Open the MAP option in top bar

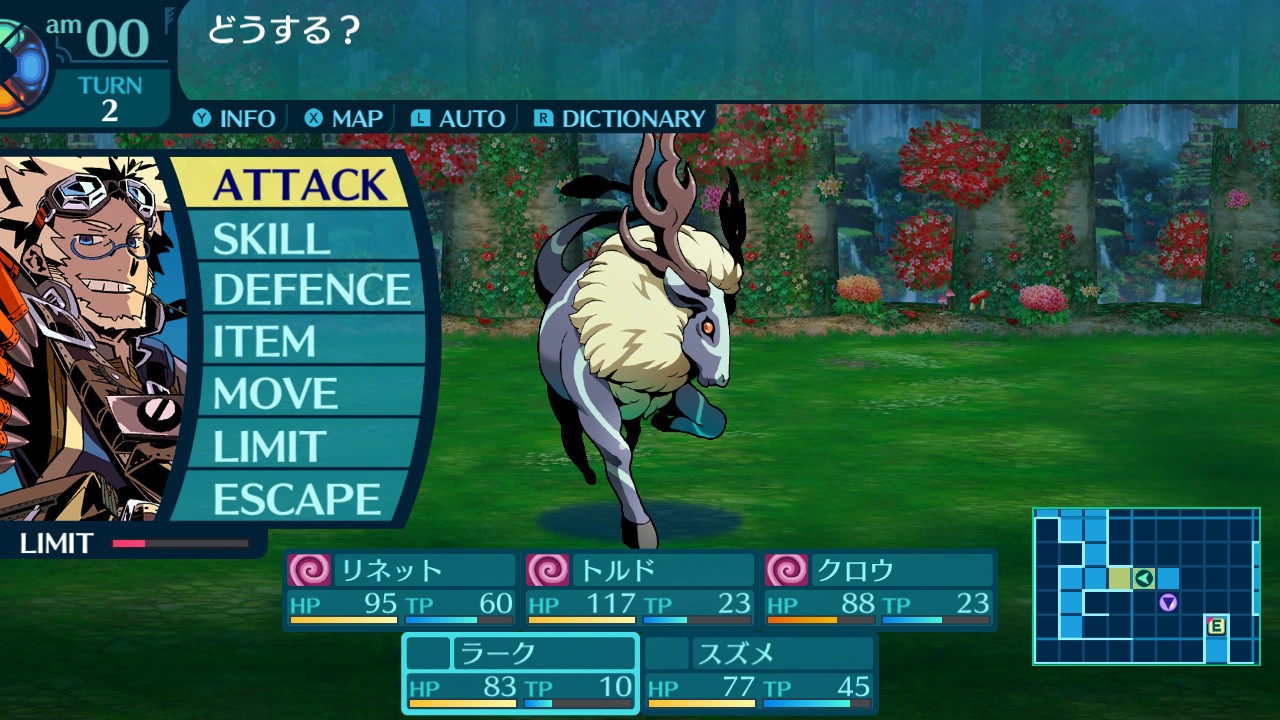(x=344, y=118)
